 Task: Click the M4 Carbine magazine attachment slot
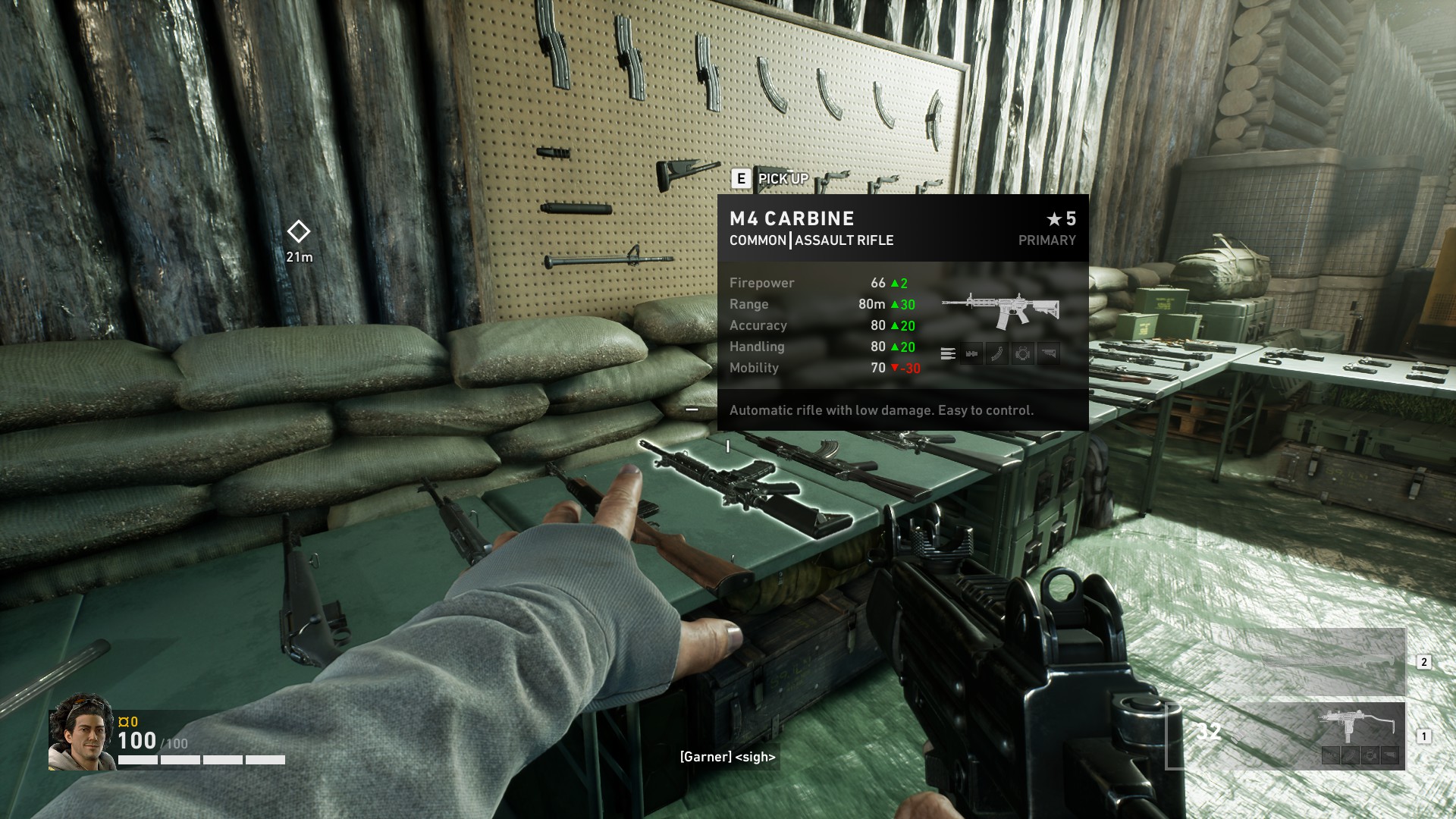pos(997,353)
